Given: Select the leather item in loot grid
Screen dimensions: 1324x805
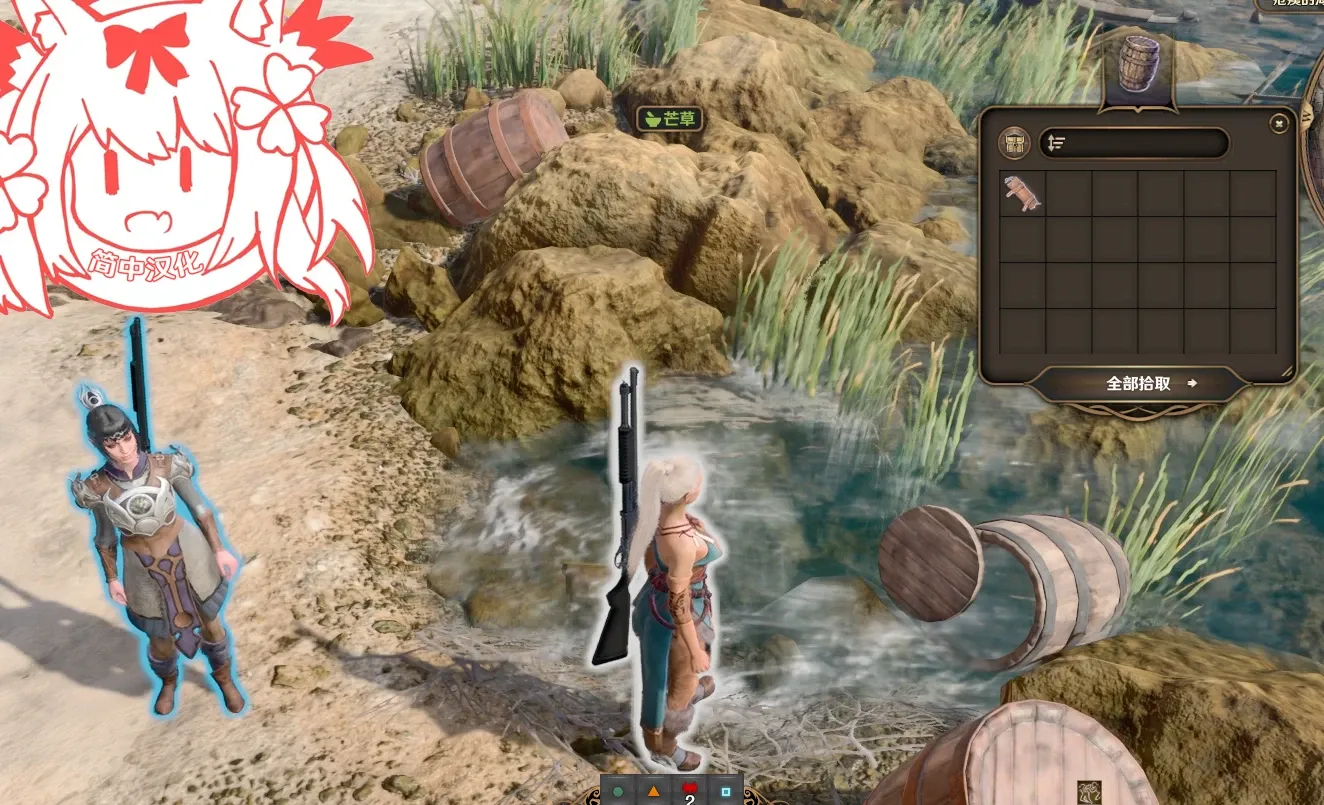Looking at the screenshot, I should click(1022, 193).
